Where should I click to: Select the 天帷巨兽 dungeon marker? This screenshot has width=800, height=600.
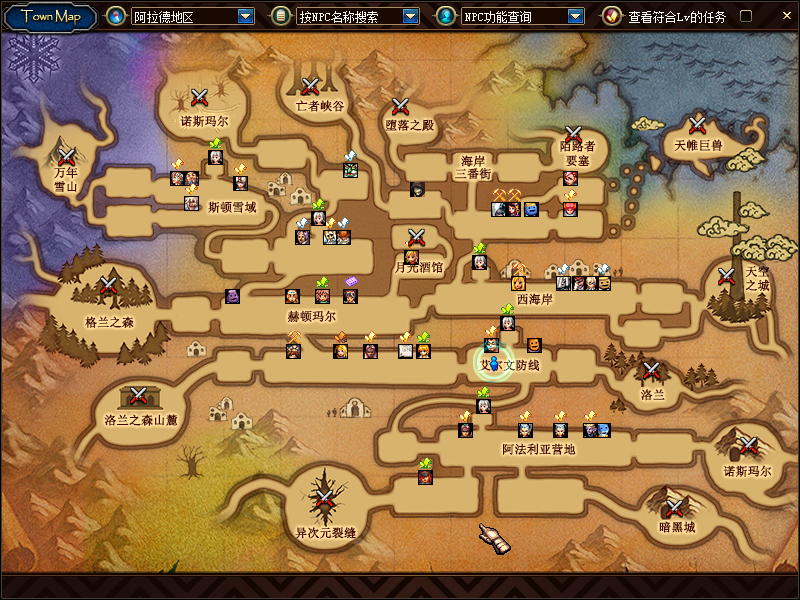point(697,125)
